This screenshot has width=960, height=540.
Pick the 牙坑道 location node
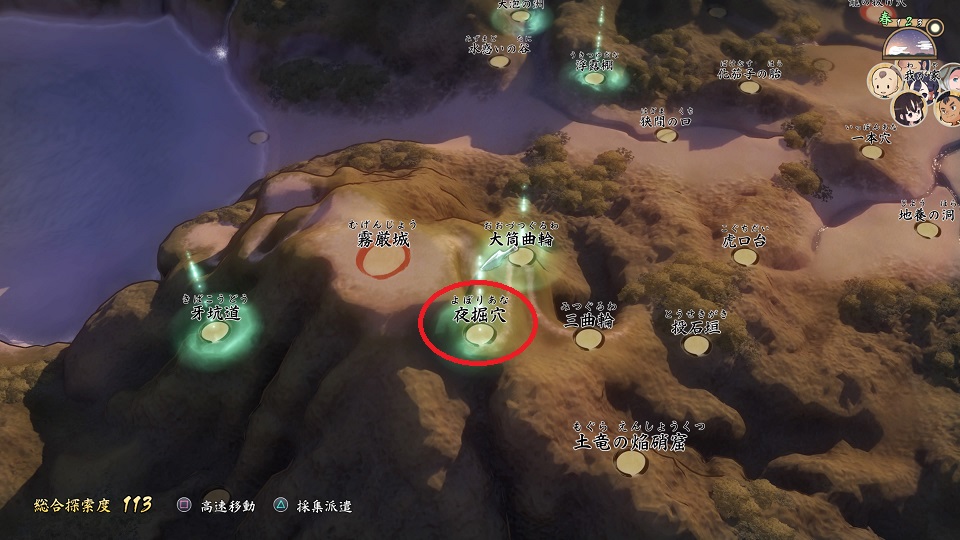214,331
